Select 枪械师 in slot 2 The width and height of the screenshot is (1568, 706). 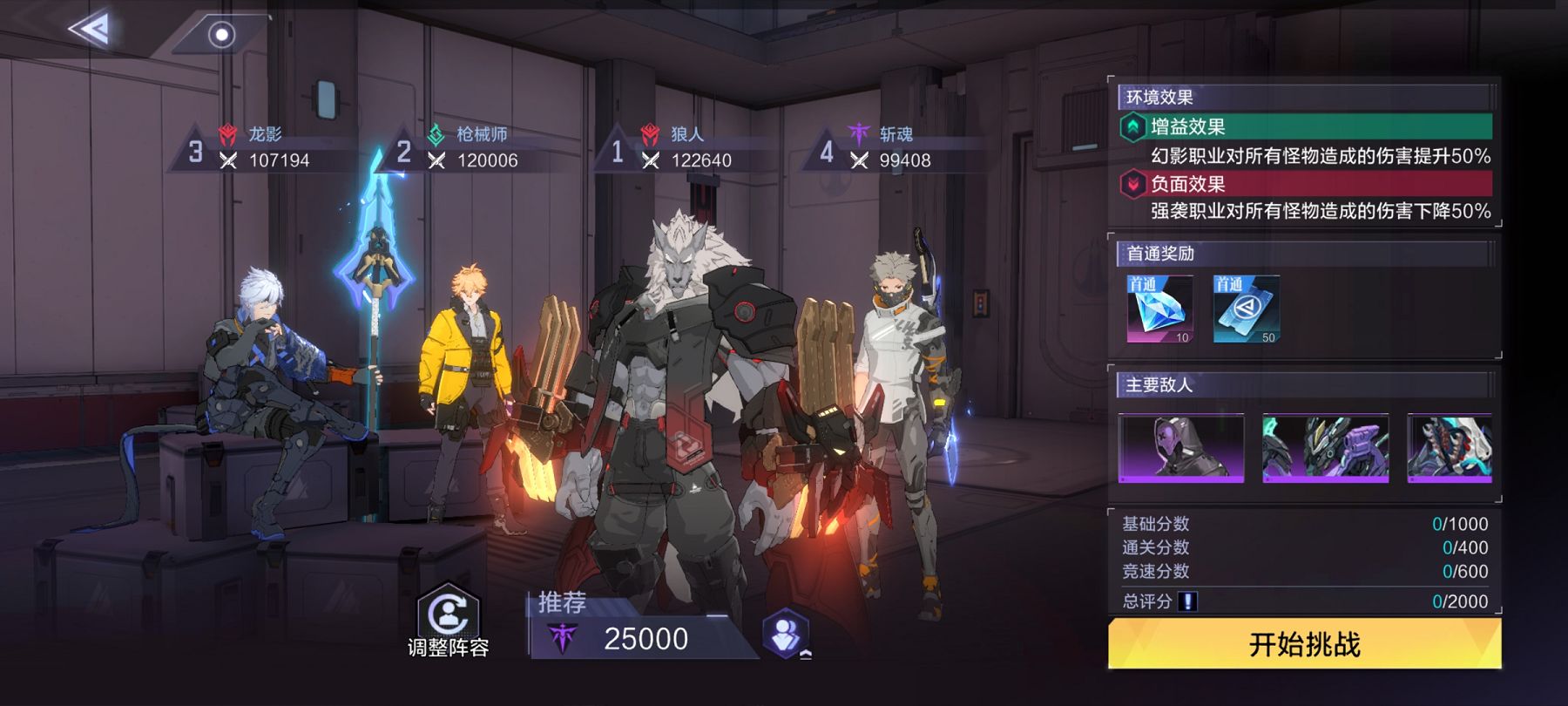(471, 147)
